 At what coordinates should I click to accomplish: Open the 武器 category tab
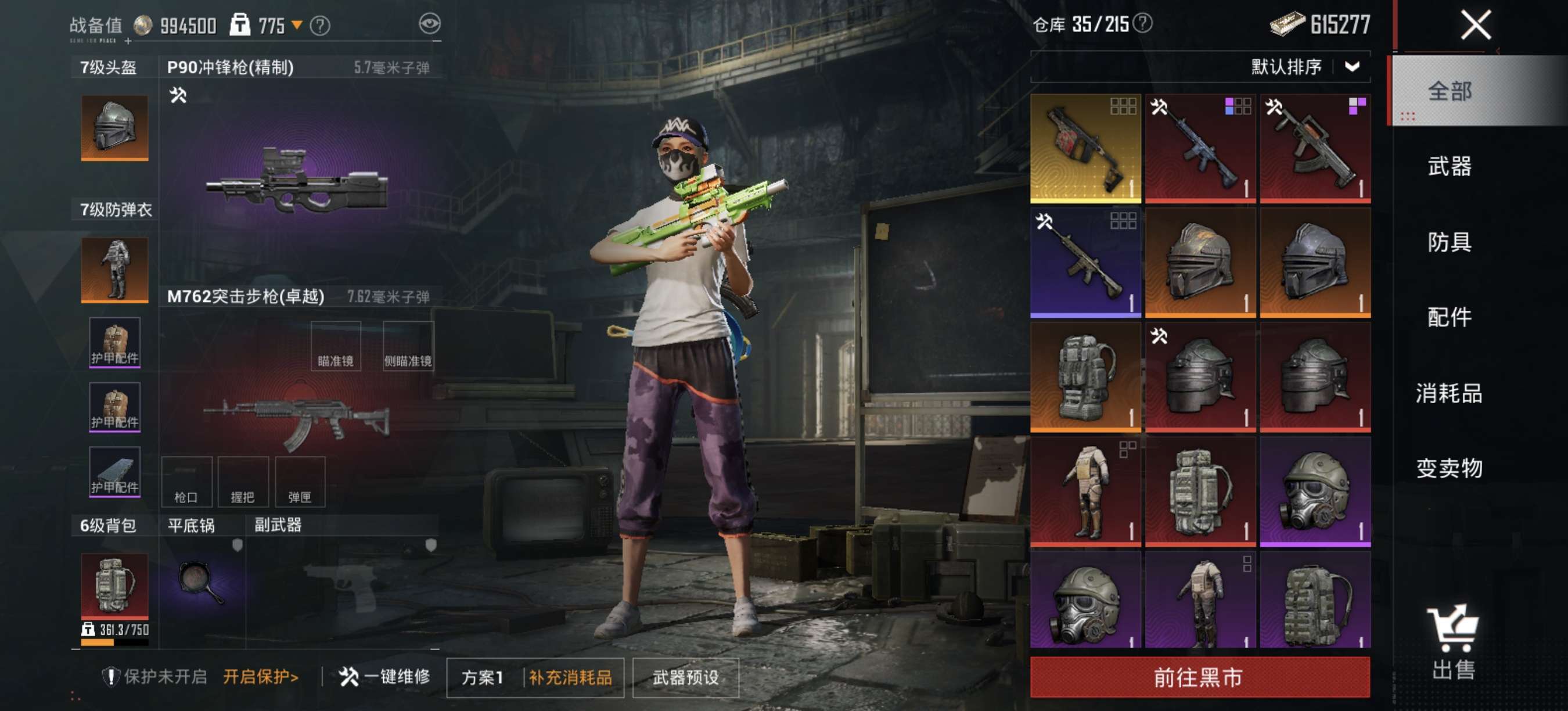click(1450, 166)
